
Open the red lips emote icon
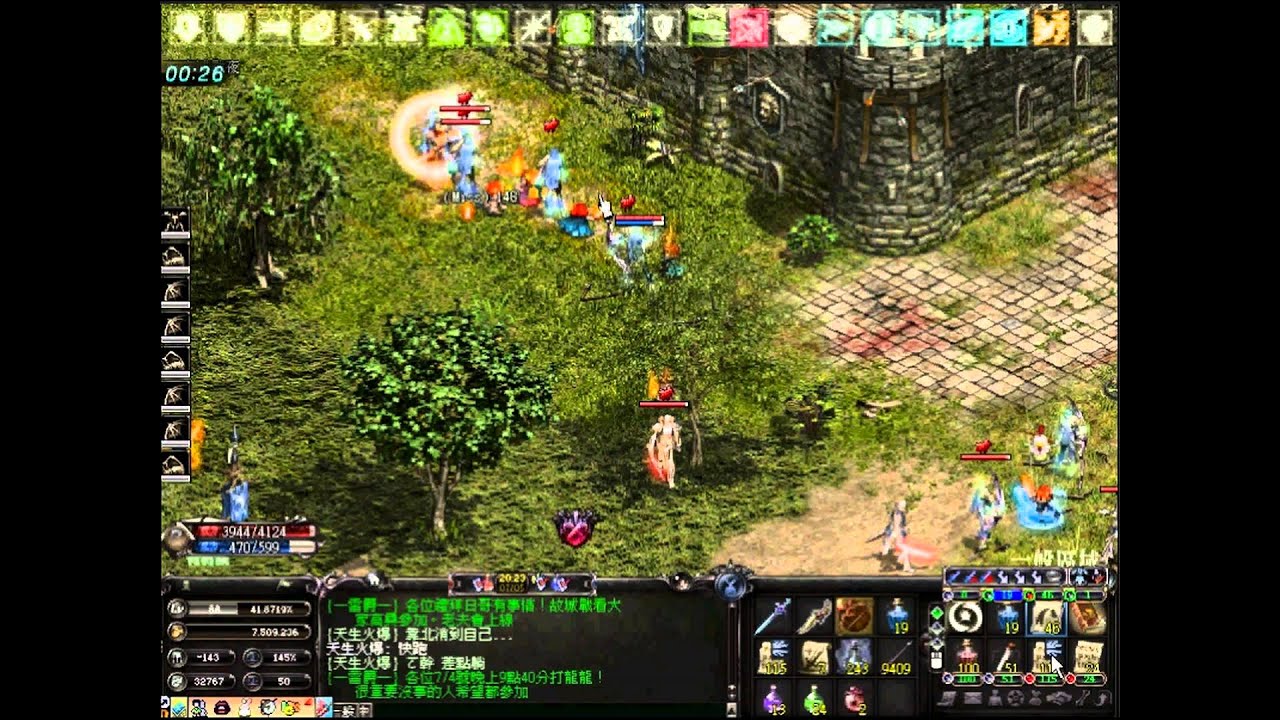(223, 708)
